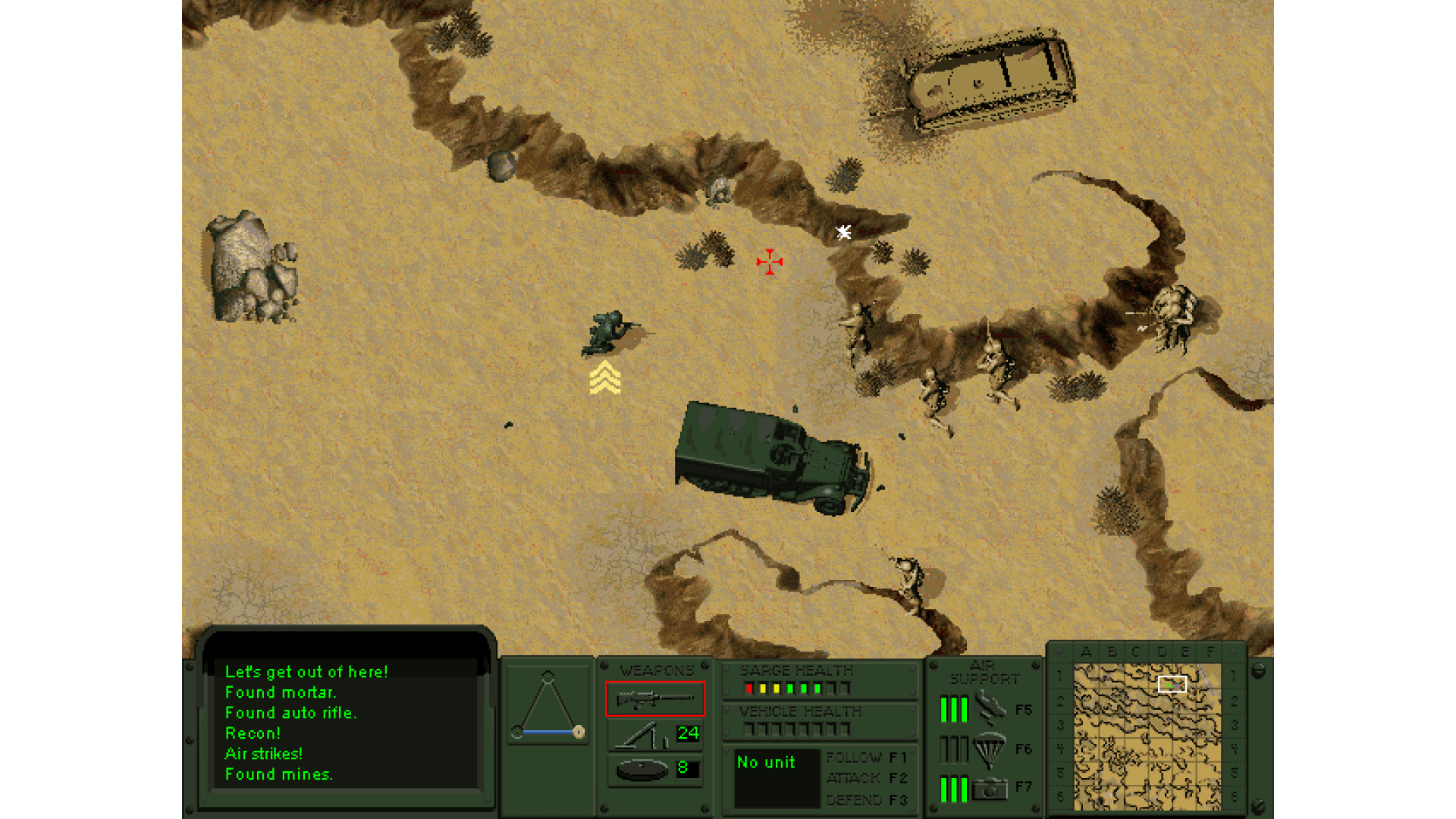The image size is (1456, 819).
Task: Activate recon camera air support
Action: (x=989, y=789)
